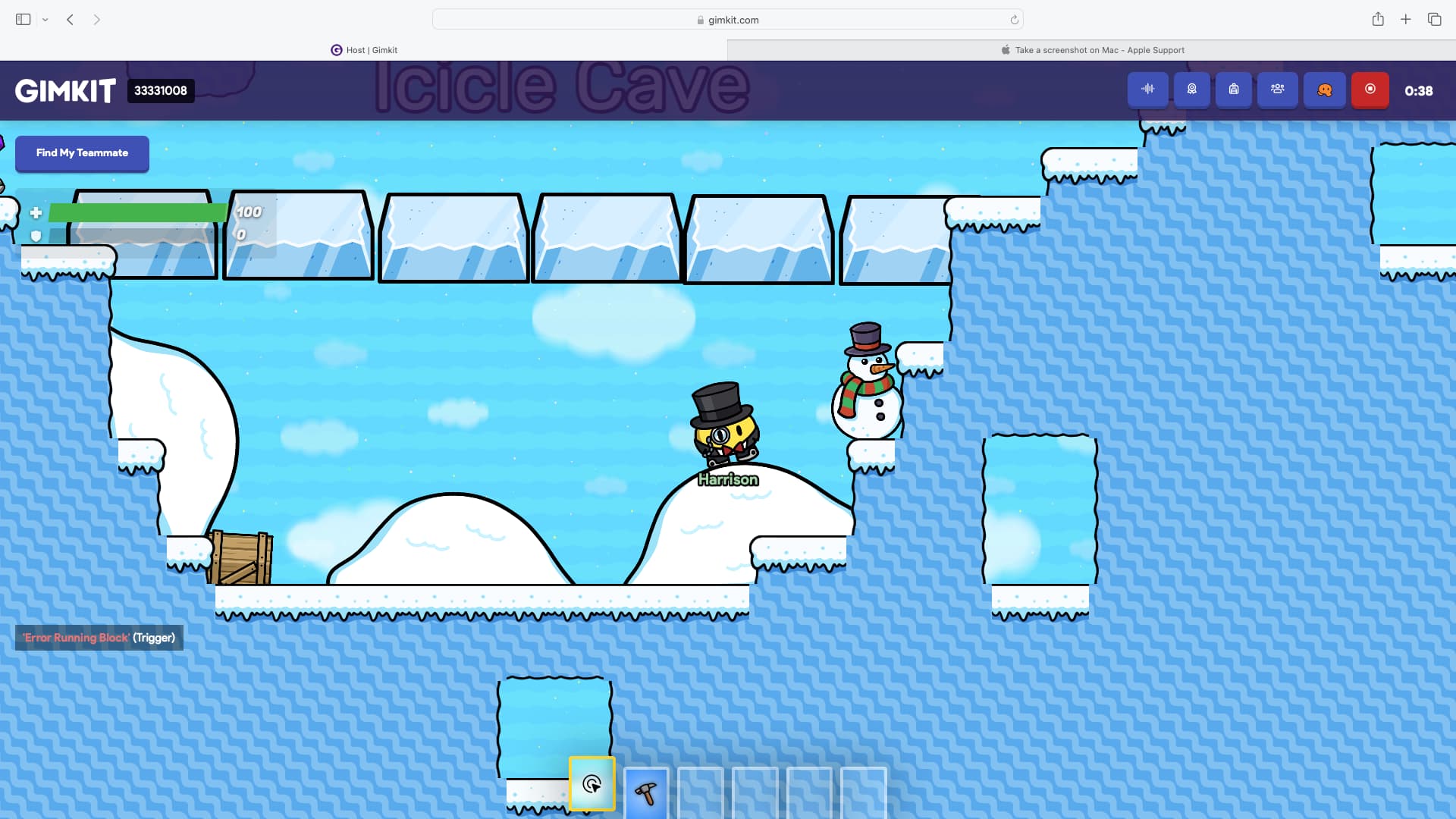The height and width of the screenshot is (819, 1456).
Task: Switch to the Apple Support browser tab
Action: [1092, 50]
